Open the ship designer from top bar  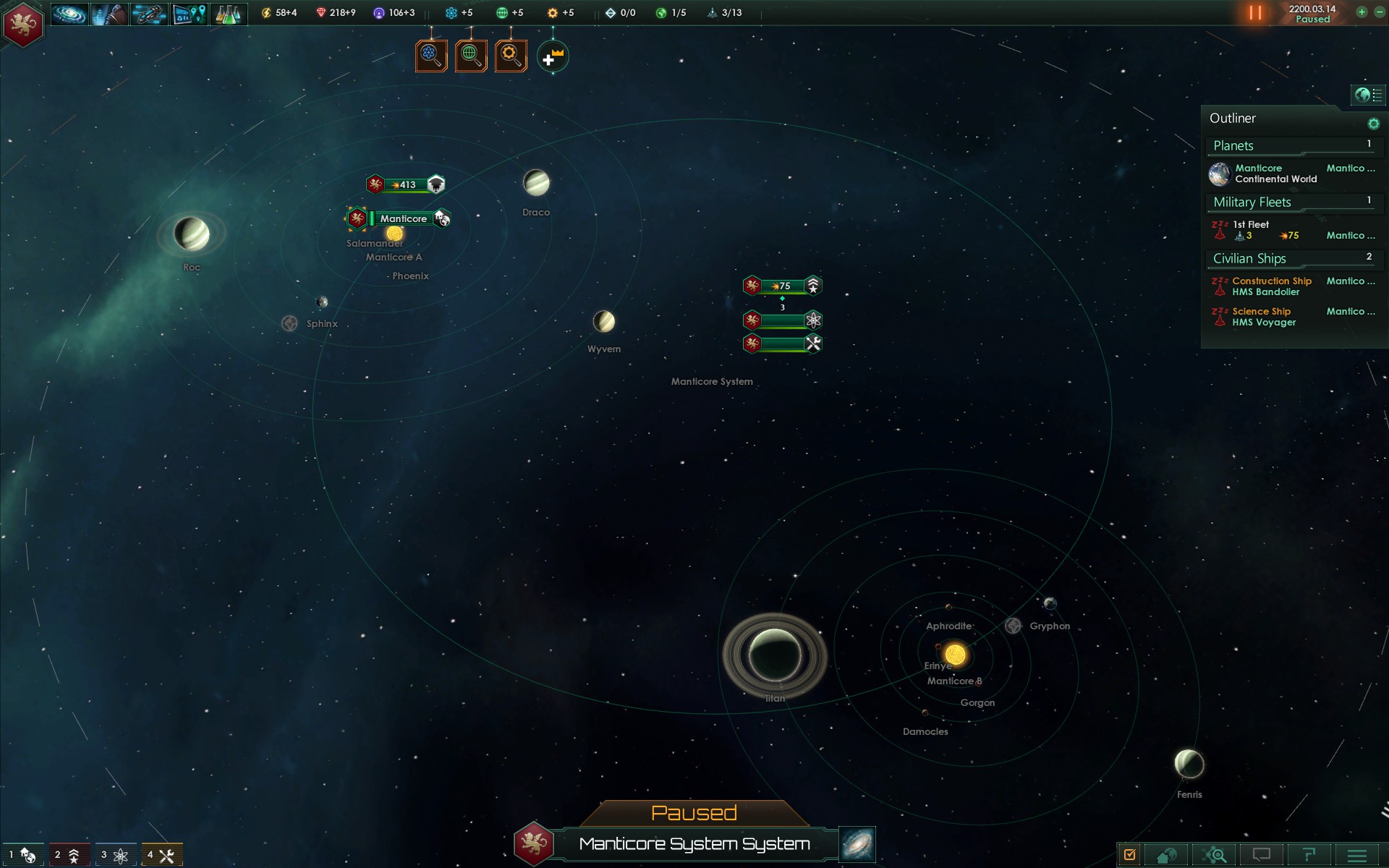pos(148,14)
